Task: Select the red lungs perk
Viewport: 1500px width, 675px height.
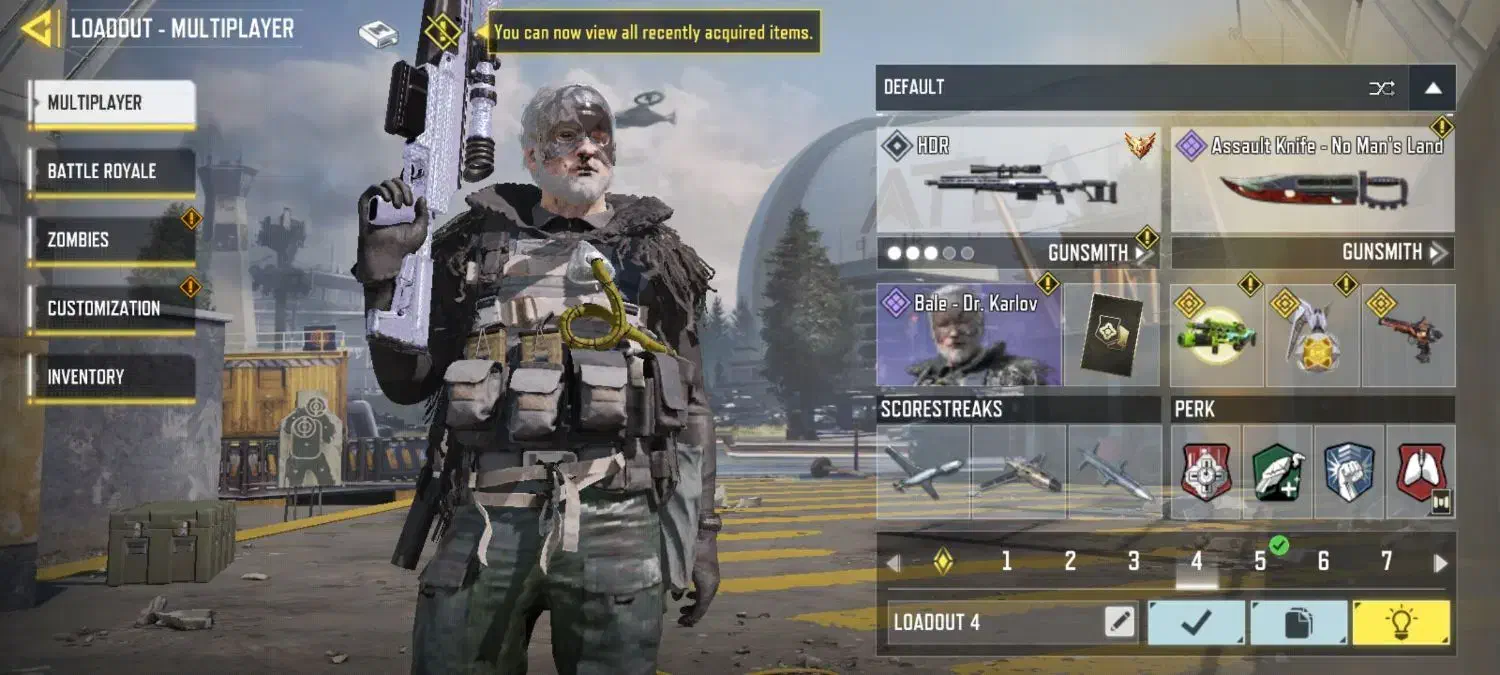Action: 1421,472
